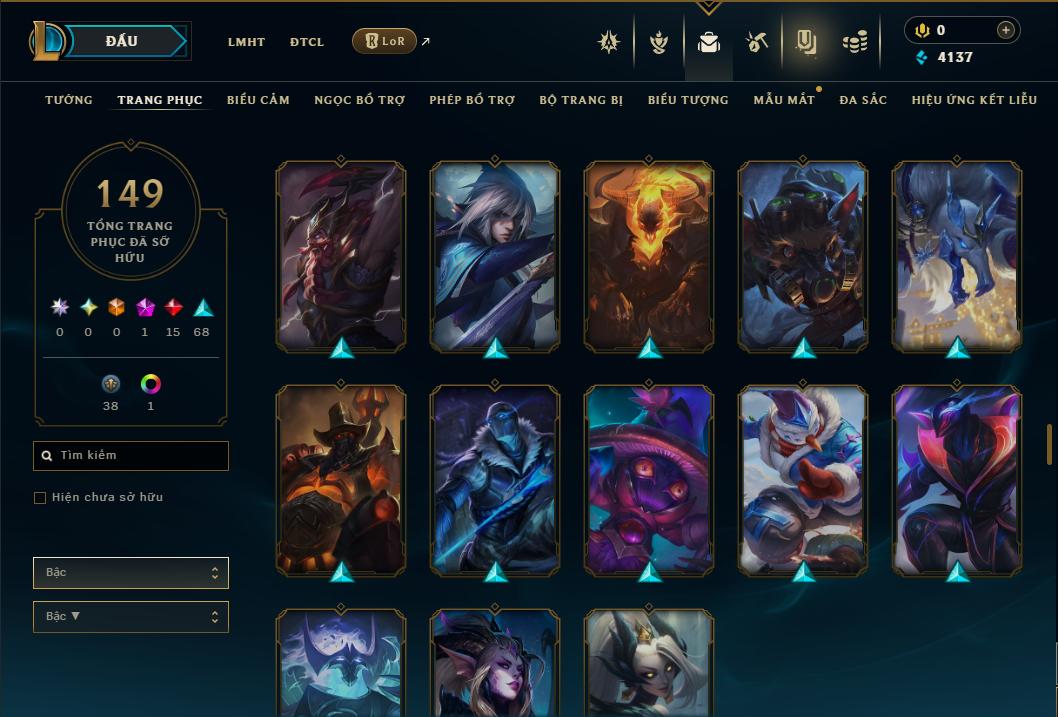
Task: Open the LoR external link
Action: (x=385, y=41)
